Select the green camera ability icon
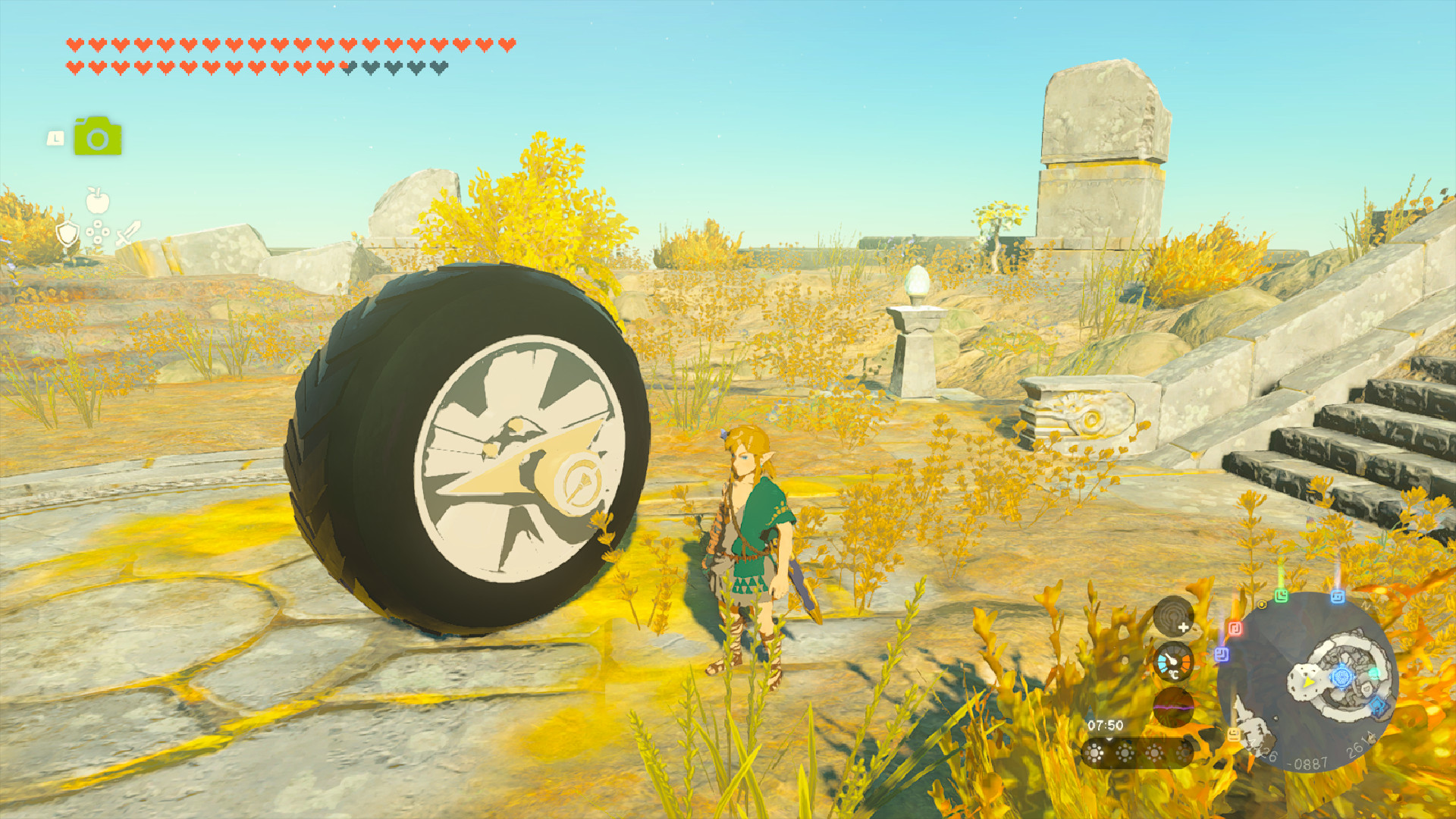The width and height of the screenshot is (1456, 819). coord(97,135)
